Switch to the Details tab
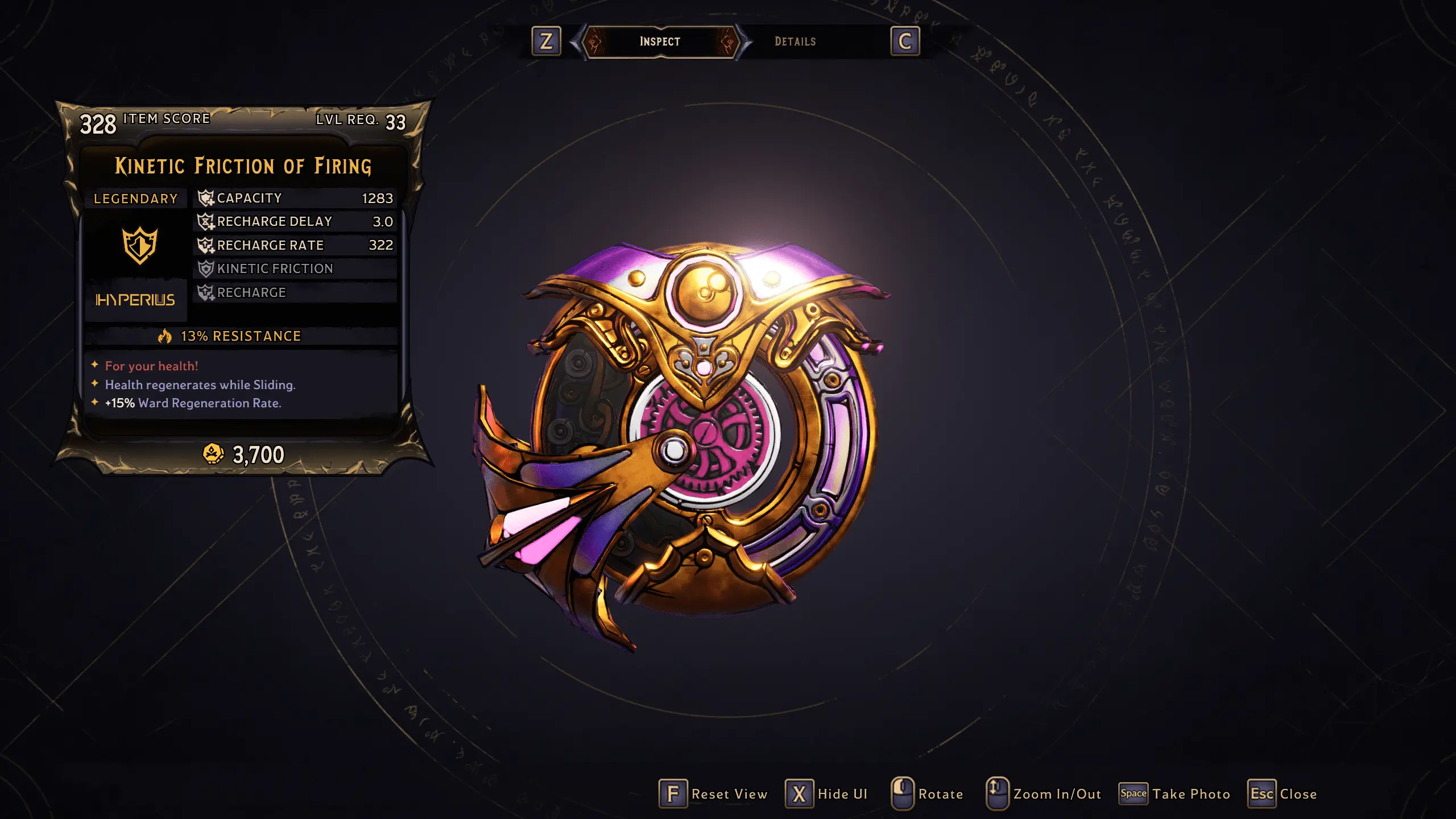 [x=795, y=42]
